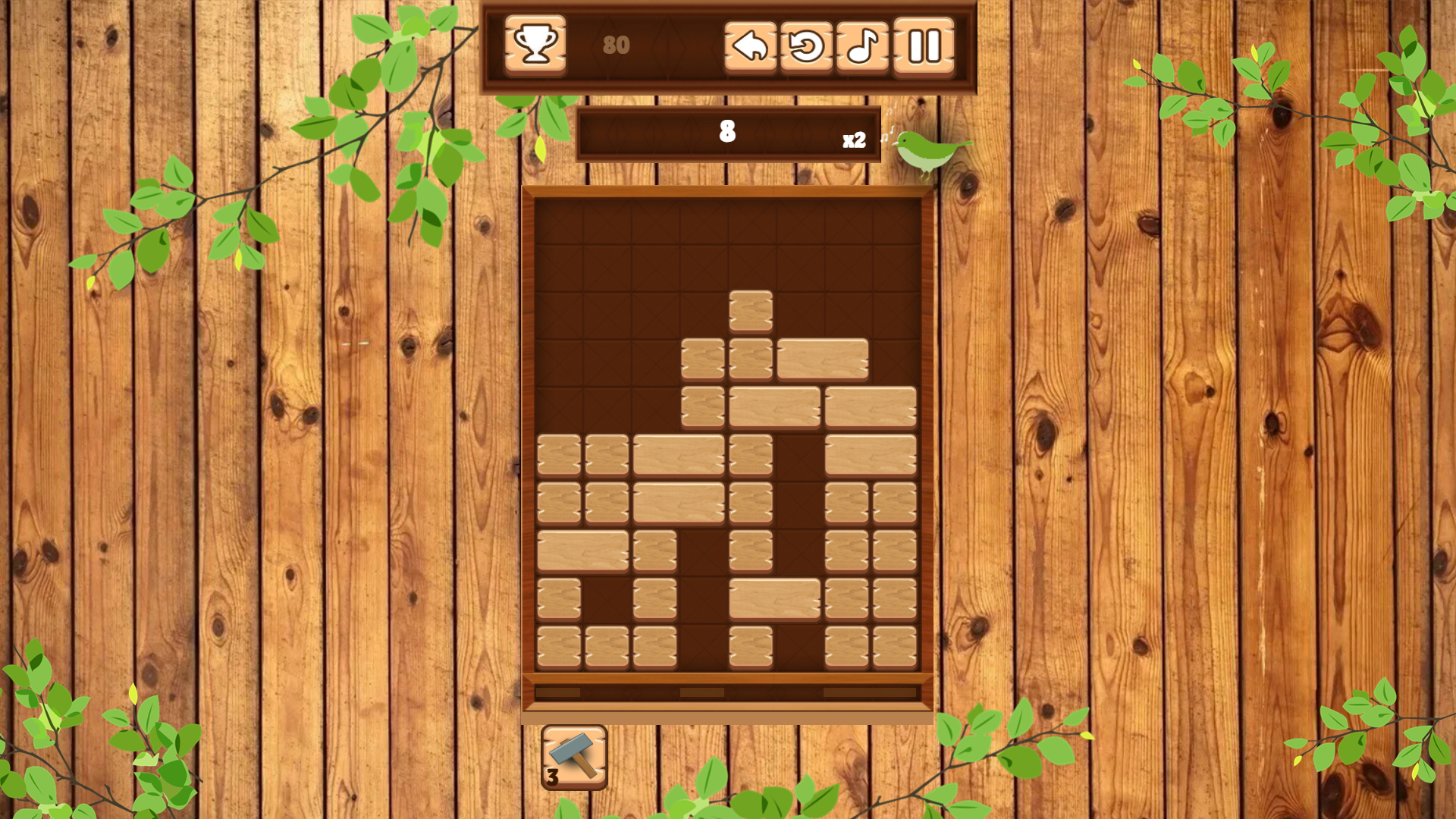This screenshot has width=1456, height=819.
Task: Click the trophy score showing 80
Action: tap(615, 46)
